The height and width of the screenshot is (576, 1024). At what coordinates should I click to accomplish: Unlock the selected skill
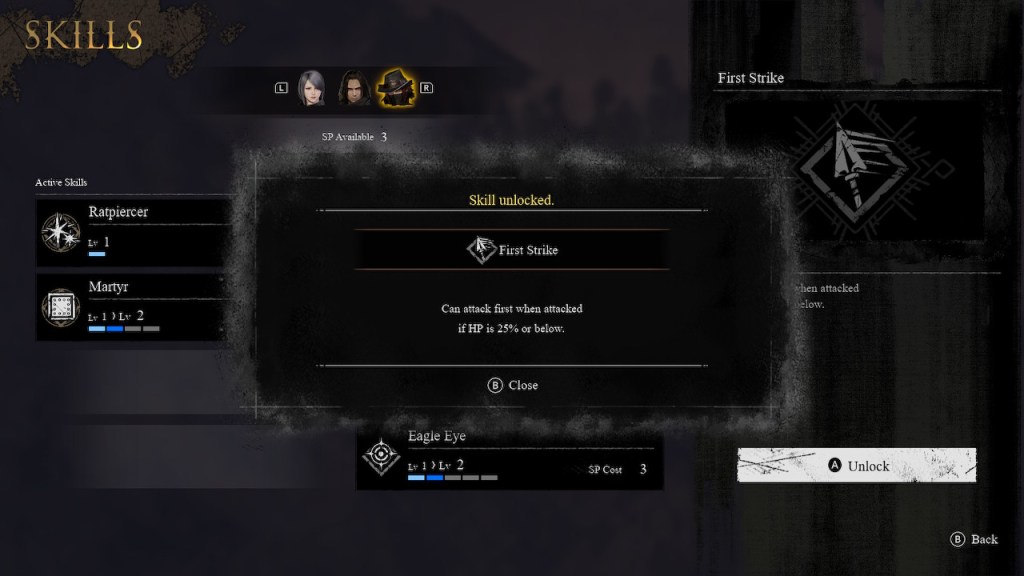(x=857, y=466)
